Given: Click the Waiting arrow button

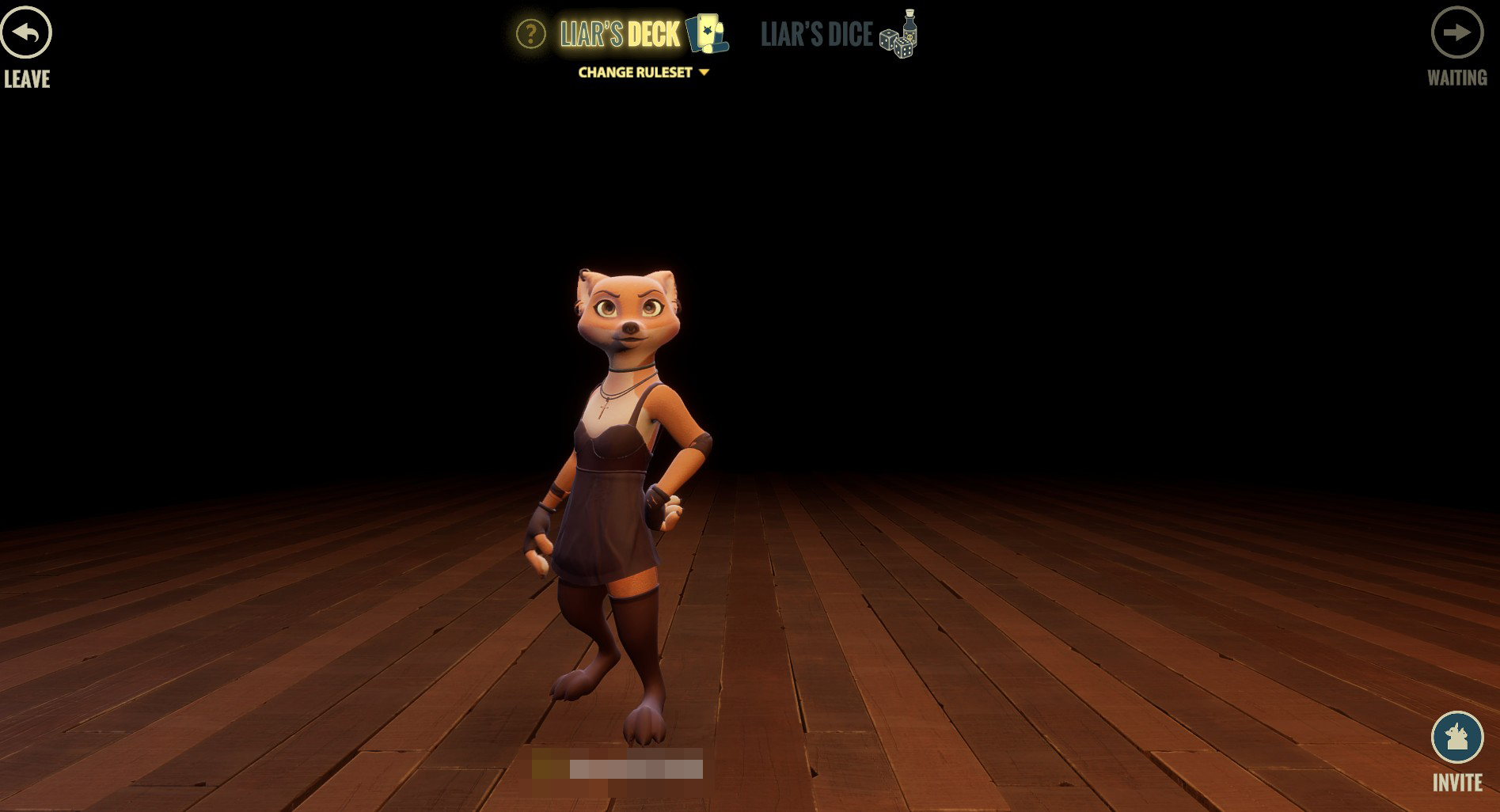Looking at the screenshot, I should 1456,33.
